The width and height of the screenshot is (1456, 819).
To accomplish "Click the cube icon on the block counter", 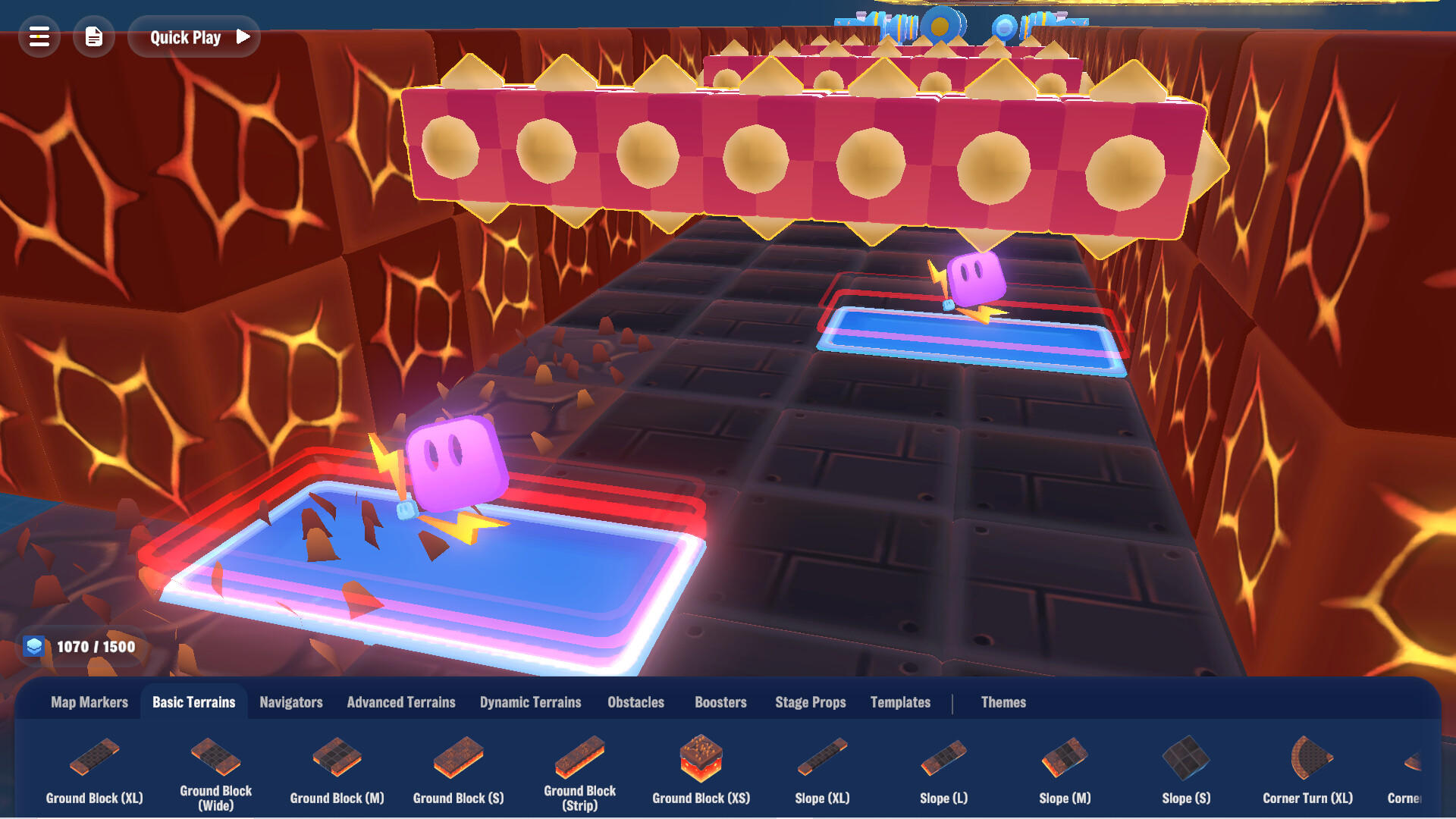I will click(36, 646).
